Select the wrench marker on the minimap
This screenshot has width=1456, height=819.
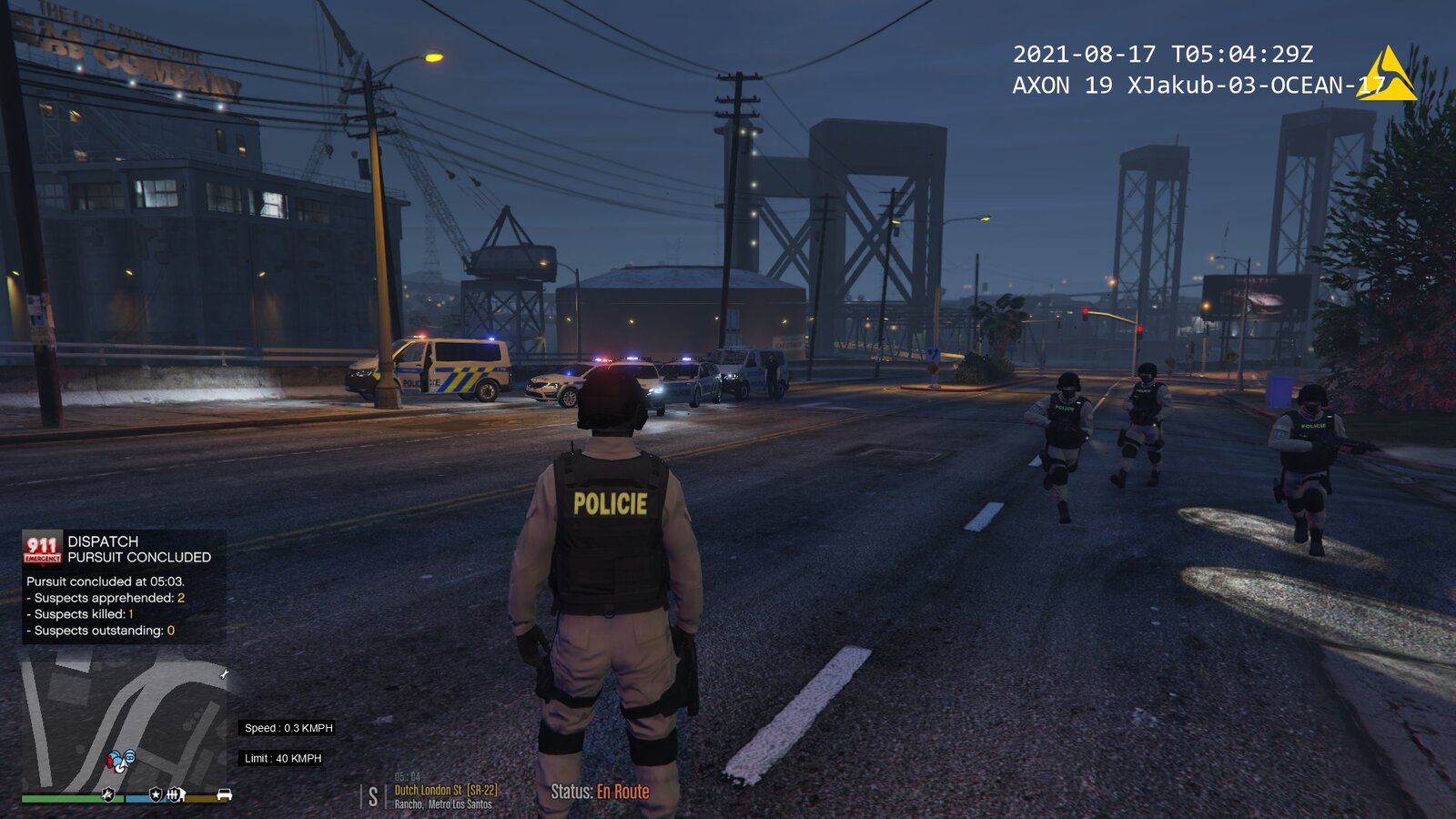tap(224, 674)
